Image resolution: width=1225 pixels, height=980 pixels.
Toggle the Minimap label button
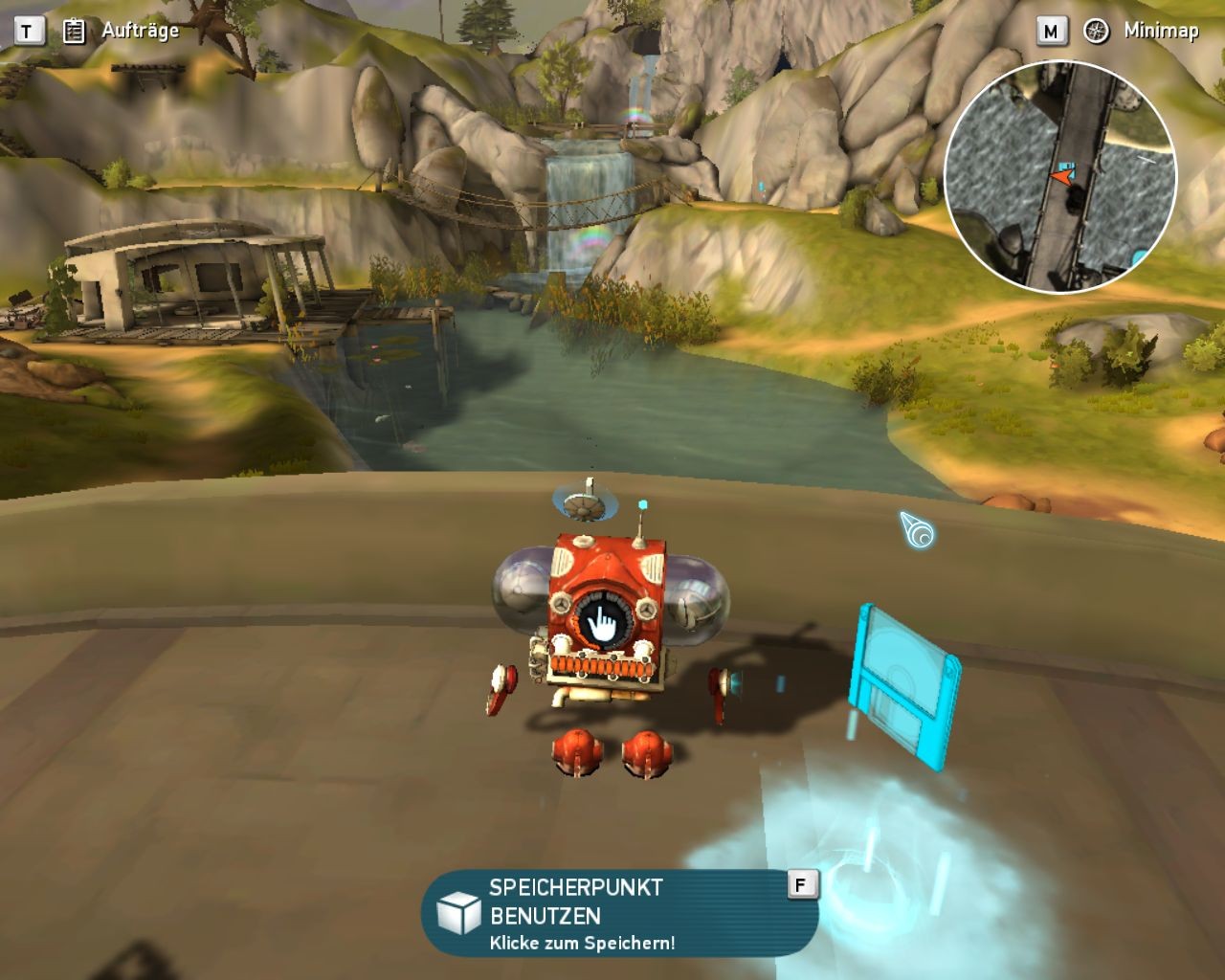point(1144,31)
